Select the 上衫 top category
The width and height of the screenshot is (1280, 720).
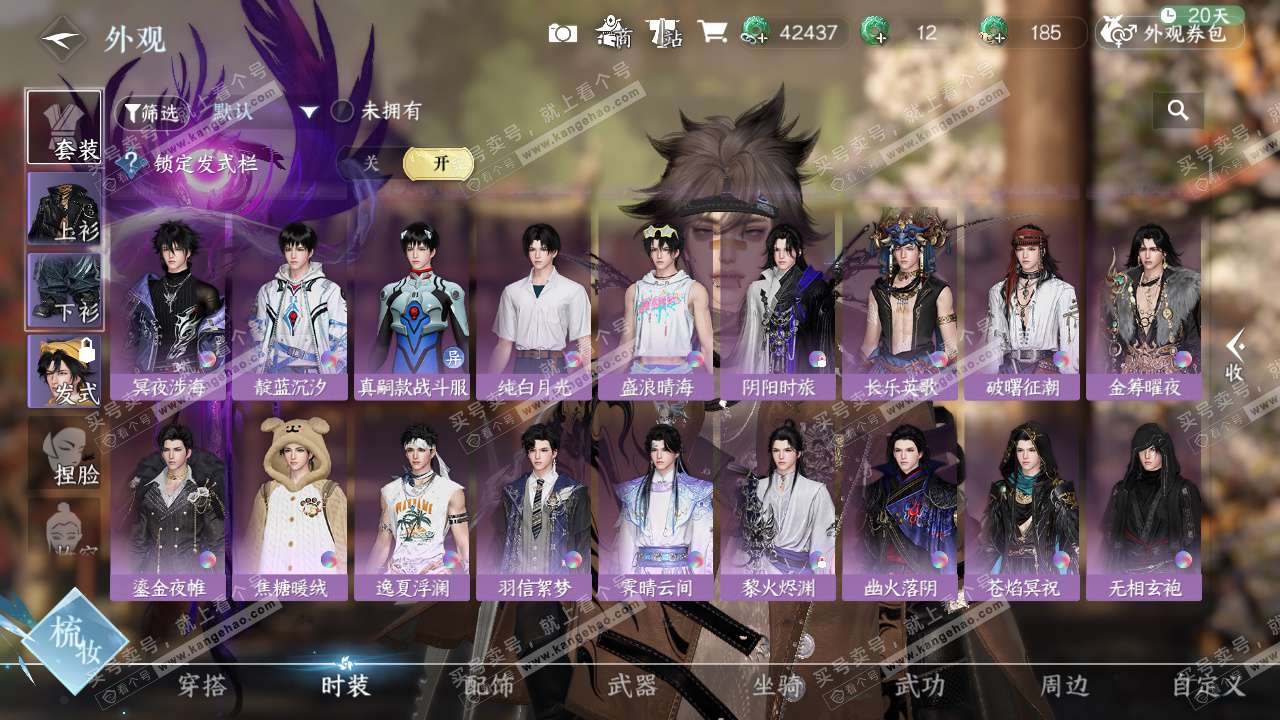click(x=64, y=208)
